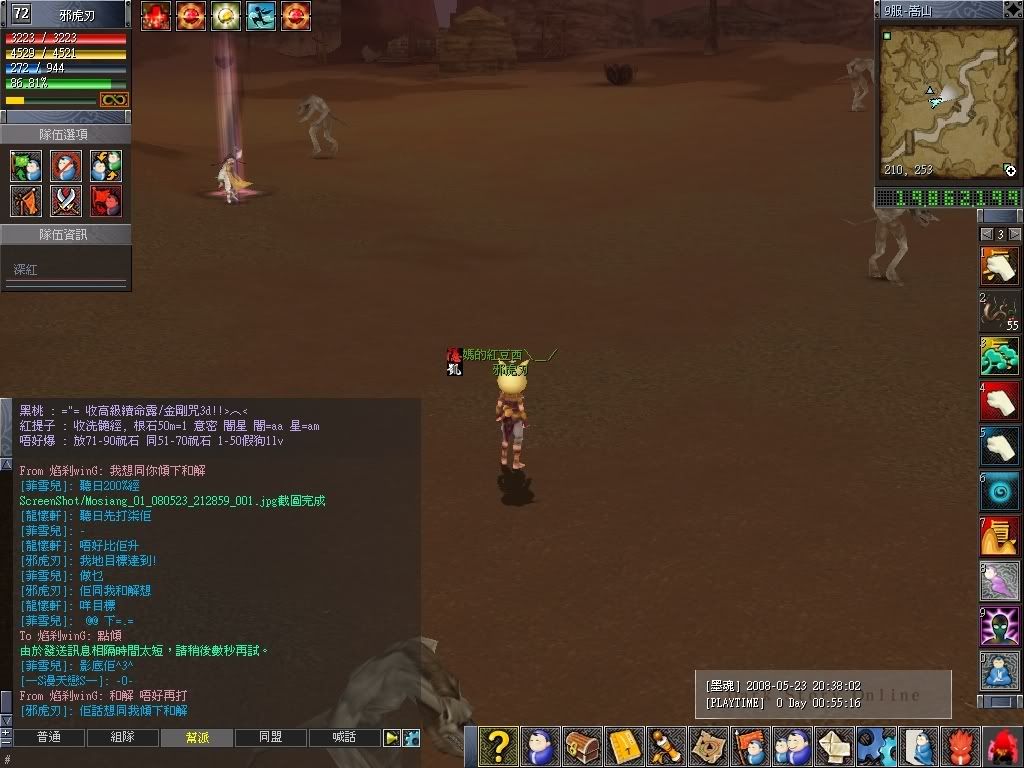
Task: Open the blue gears settings icon
Action: coord(878,747)
